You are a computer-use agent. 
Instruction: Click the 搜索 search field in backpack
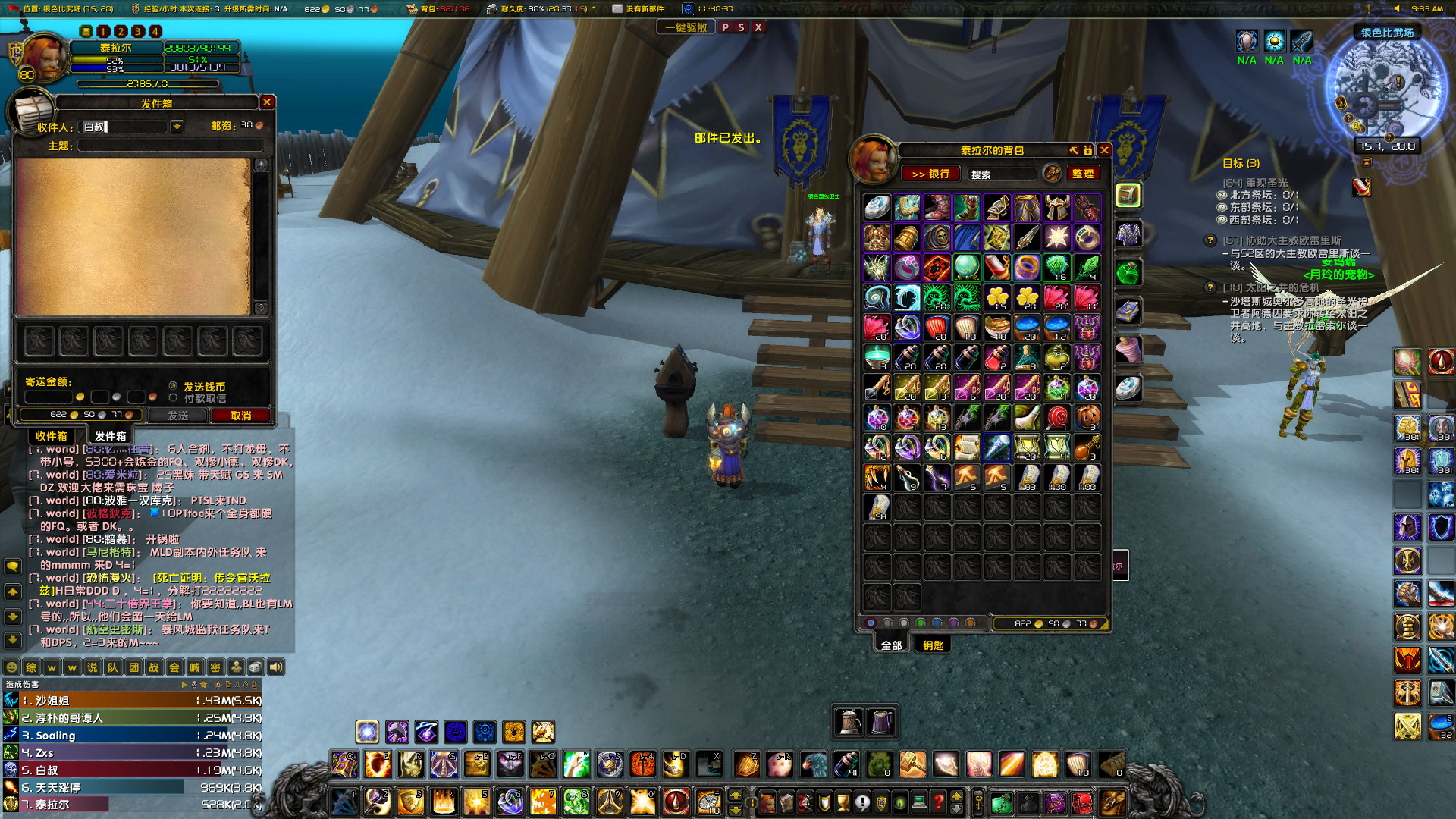pos(1001,174)
